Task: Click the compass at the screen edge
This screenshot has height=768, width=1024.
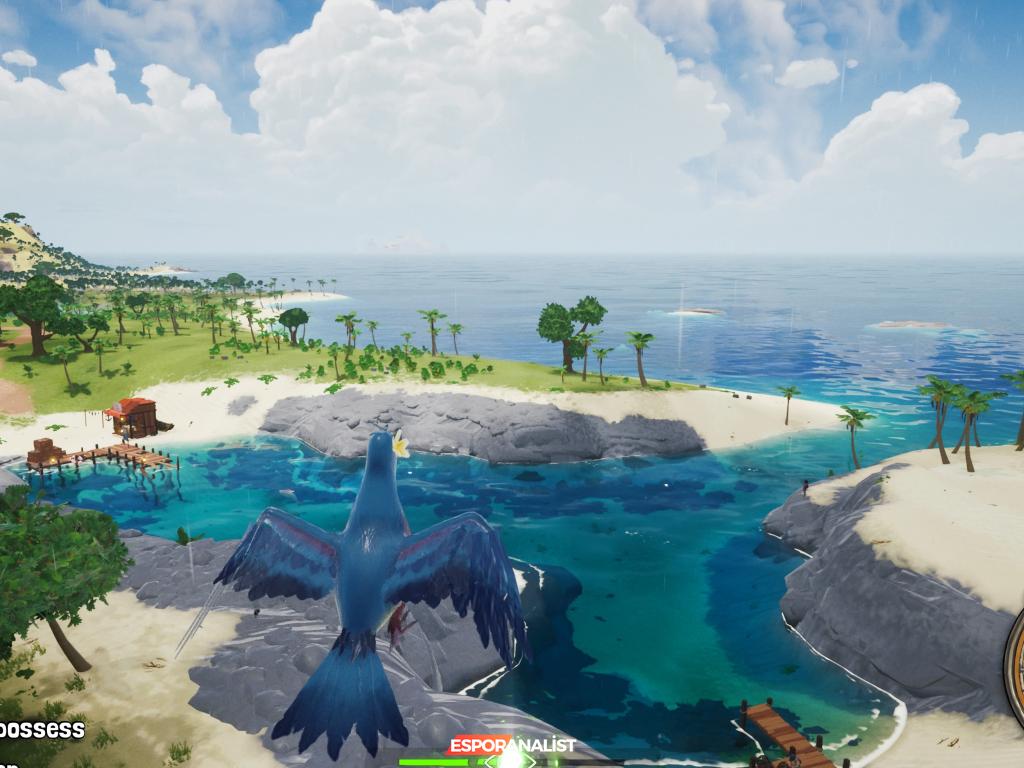Action: (1014, 659)
